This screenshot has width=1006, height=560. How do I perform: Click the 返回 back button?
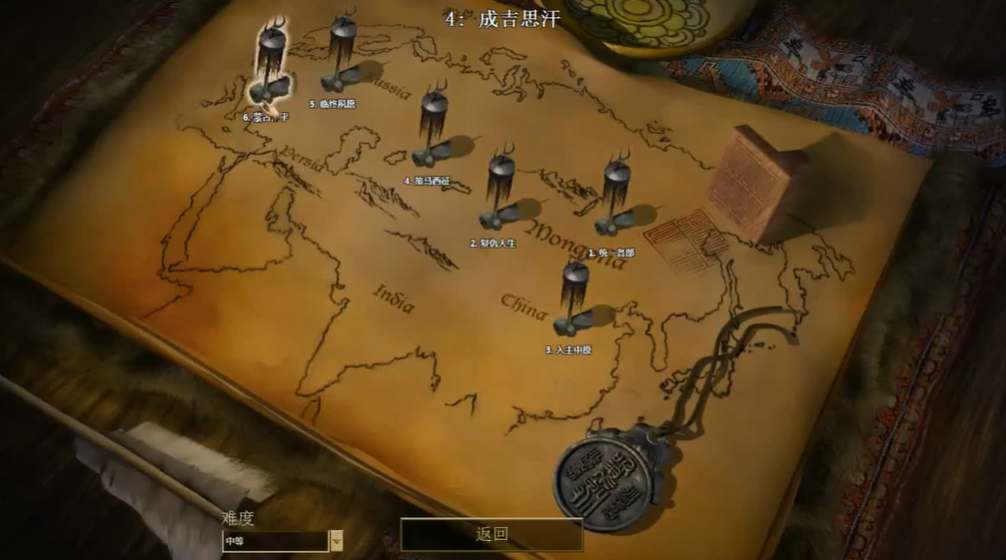[x=491, y=534]
